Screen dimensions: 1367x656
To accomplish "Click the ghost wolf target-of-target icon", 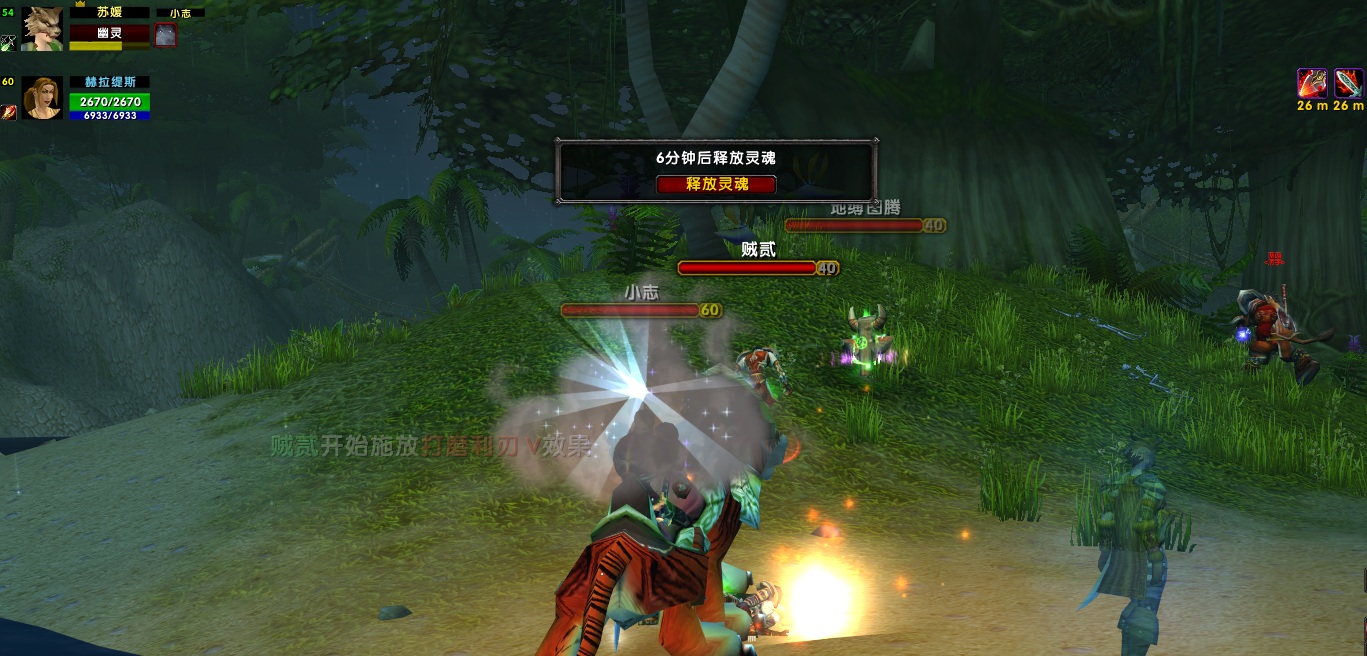I will (166, 35).
